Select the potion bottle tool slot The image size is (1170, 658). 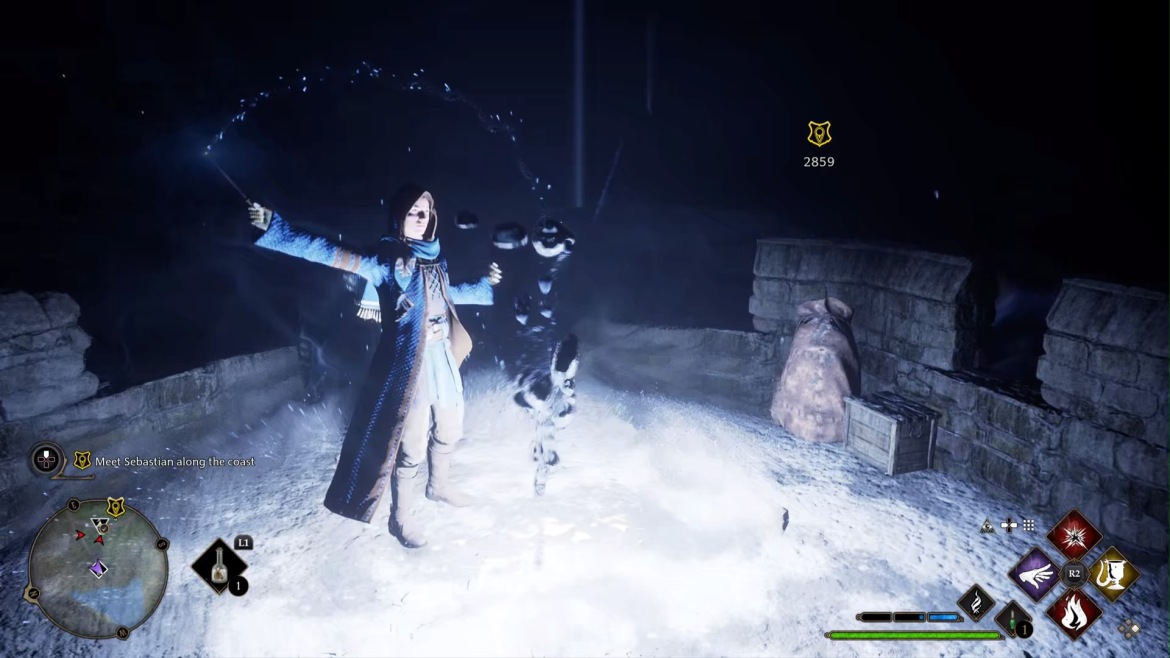point(219,568)
